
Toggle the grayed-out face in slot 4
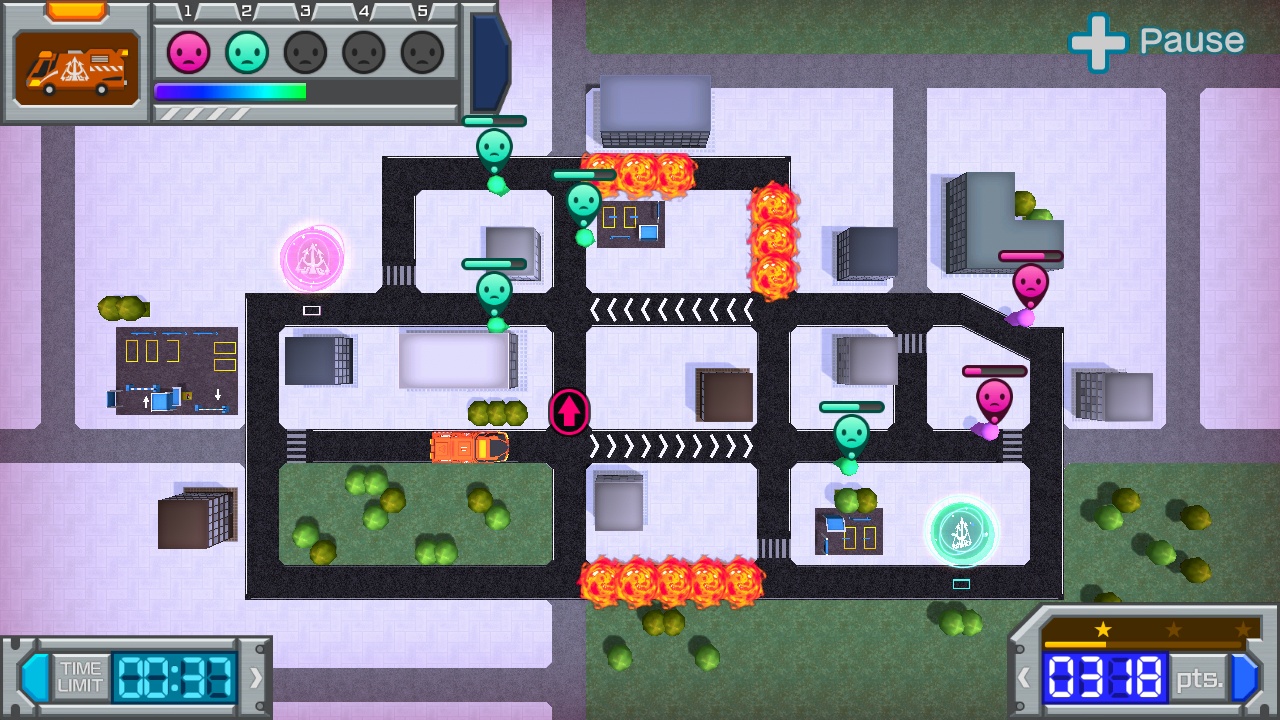[363, 51]
